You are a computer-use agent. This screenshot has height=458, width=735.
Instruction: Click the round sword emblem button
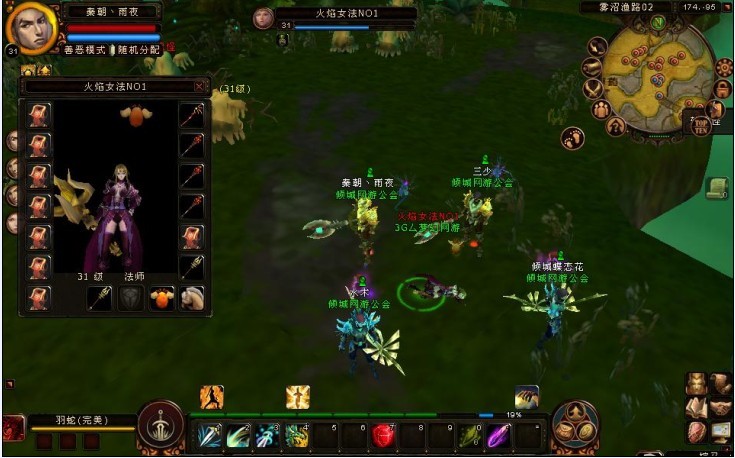tap(160, 424)
